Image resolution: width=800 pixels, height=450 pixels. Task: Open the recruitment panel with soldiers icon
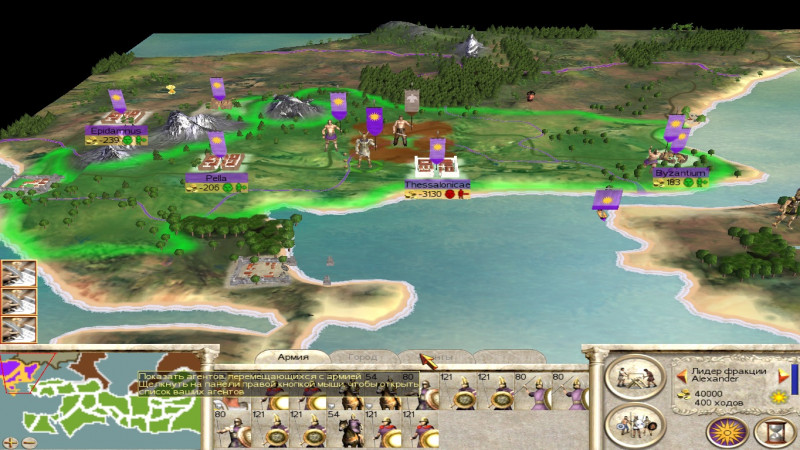tap(636, 423)
